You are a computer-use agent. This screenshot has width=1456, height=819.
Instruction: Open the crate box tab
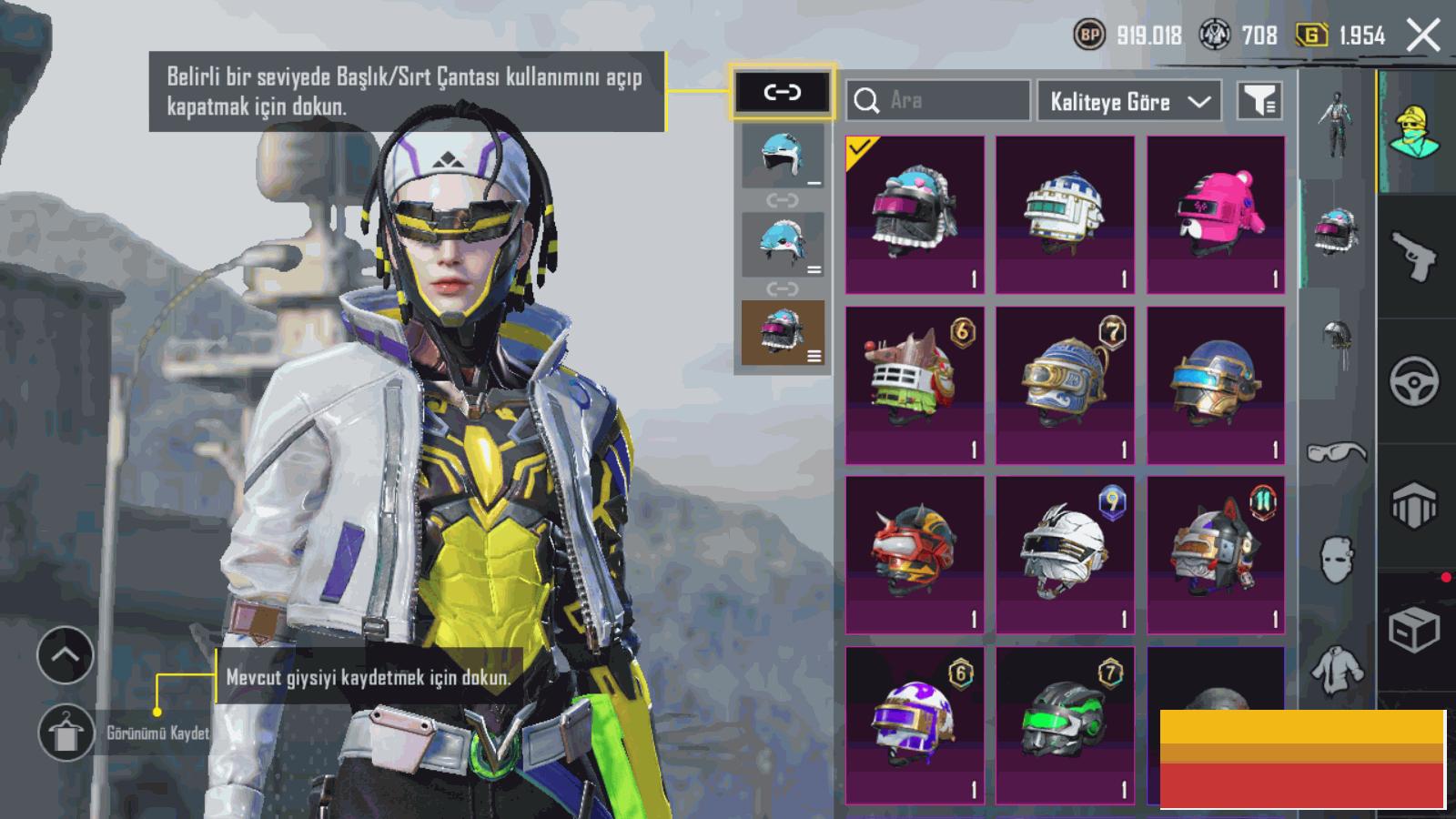pos(1414,629)
